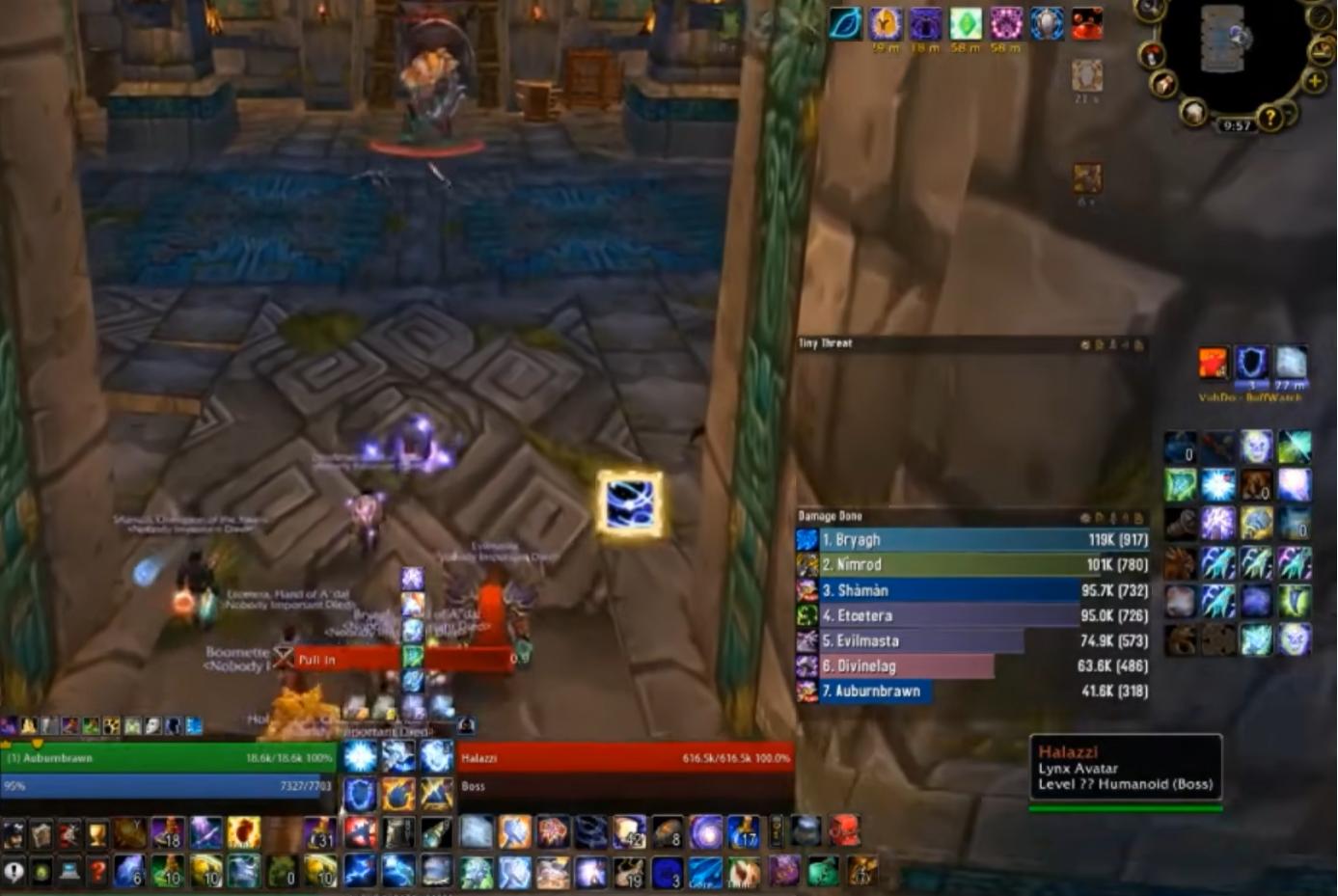The width and height of the screenshot is (1338, 896).
Task: Click the action bar item showing 31 charges
Action: pyautogui.click(x=318, y=834)
